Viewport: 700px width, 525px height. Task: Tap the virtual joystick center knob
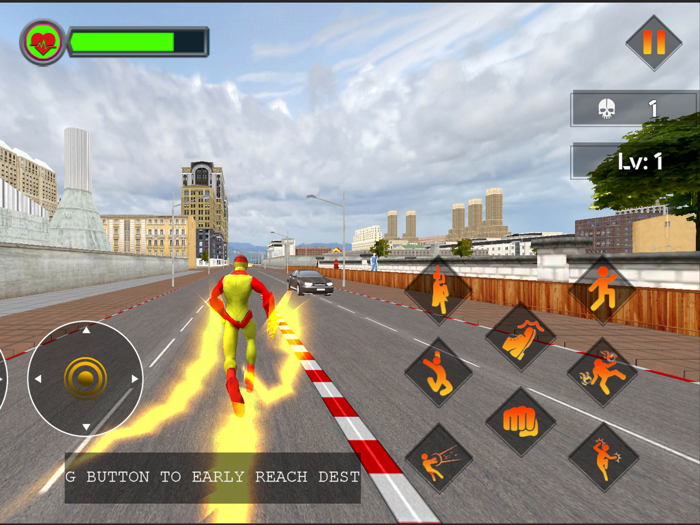[x=85, y=378]
